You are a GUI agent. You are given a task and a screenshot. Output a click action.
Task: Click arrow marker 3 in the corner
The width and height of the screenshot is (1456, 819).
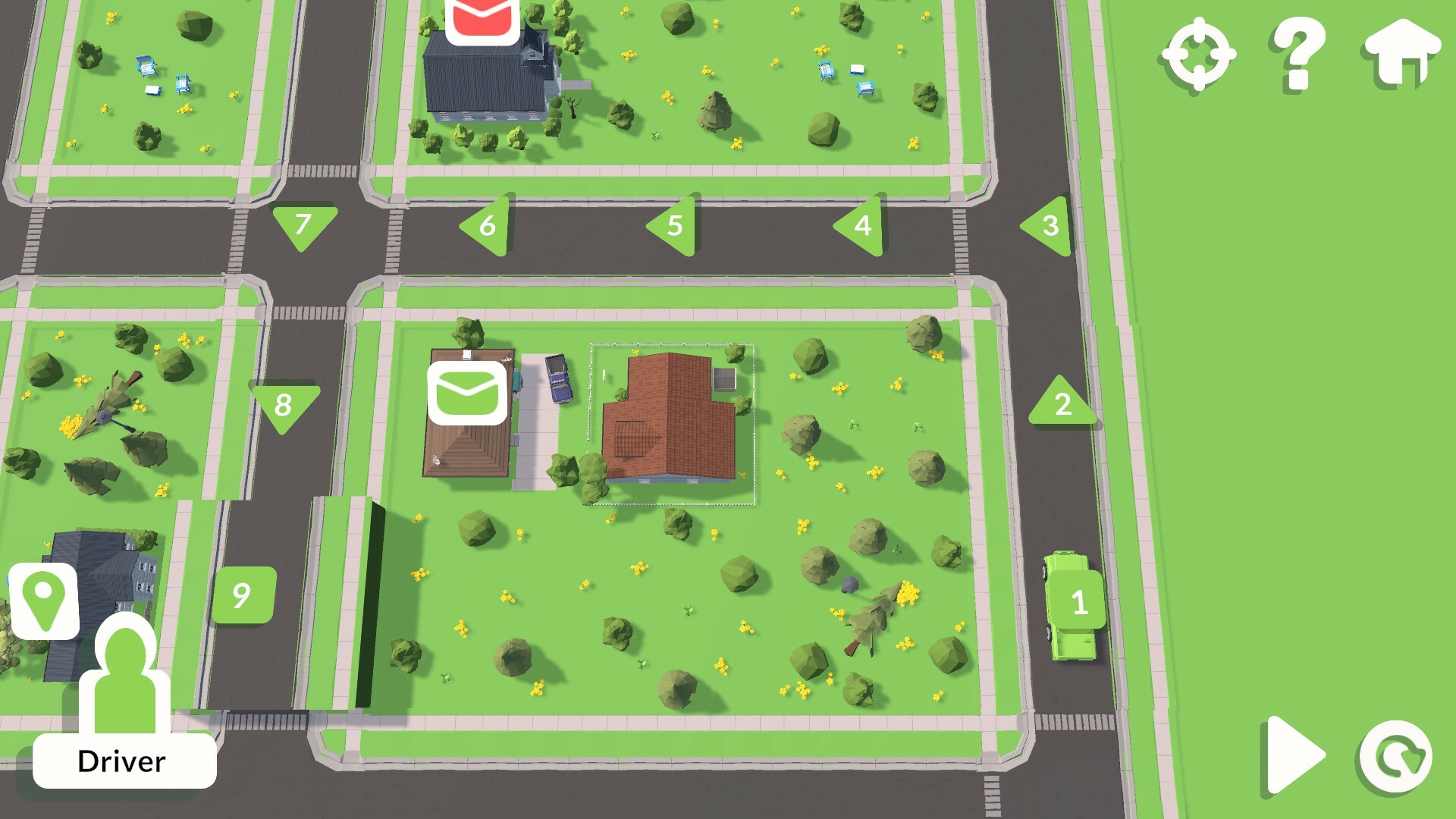pos(1050,224)
